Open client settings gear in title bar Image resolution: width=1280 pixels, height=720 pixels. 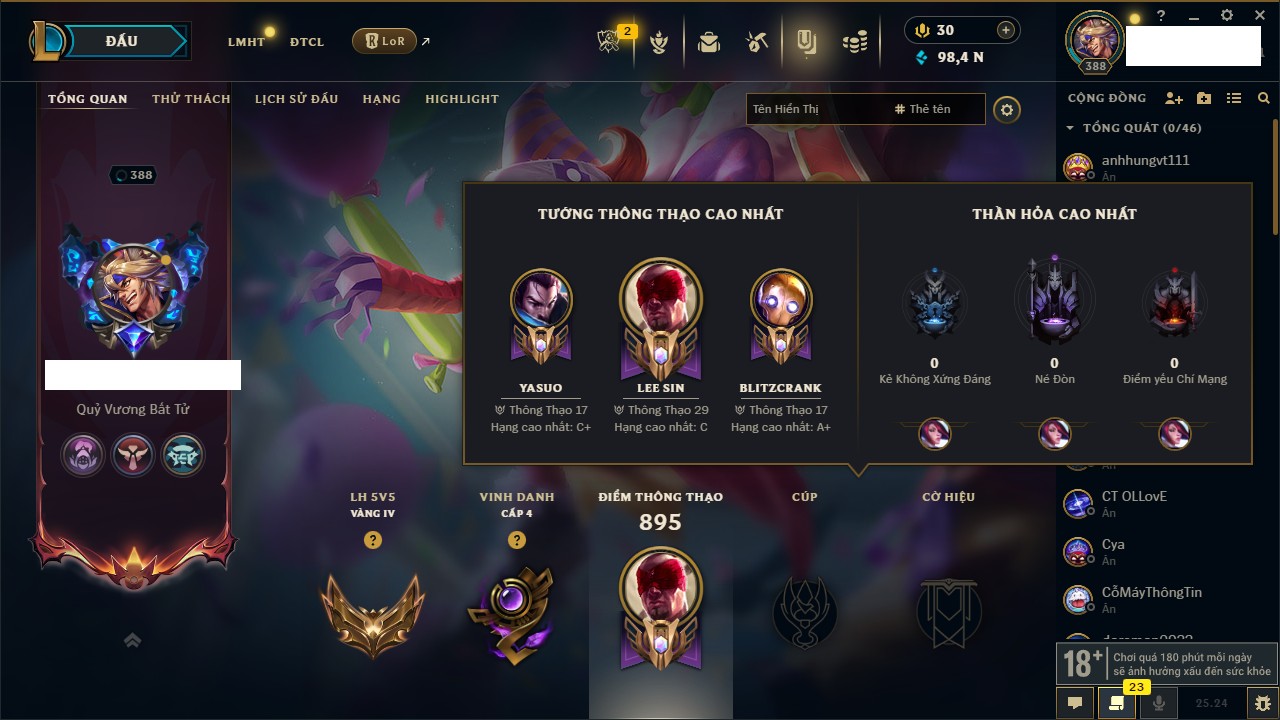point(1227,16)
